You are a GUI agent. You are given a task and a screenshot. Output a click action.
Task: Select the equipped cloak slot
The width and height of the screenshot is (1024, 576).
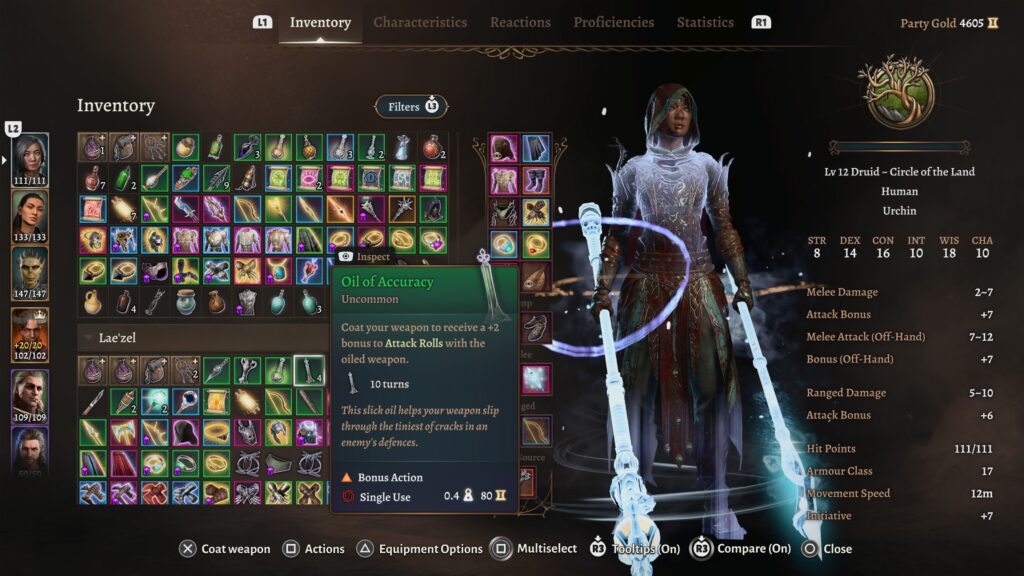pos(536,148)
